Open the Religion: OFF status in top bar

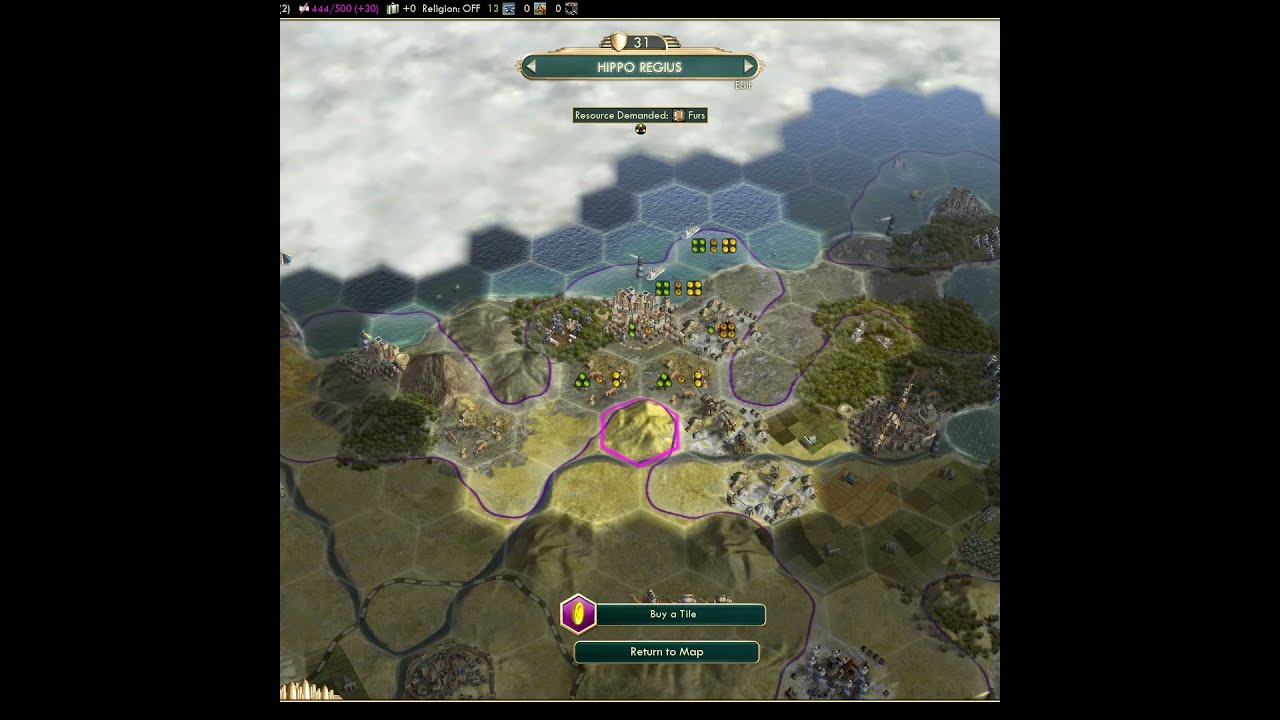pos(451,9)
